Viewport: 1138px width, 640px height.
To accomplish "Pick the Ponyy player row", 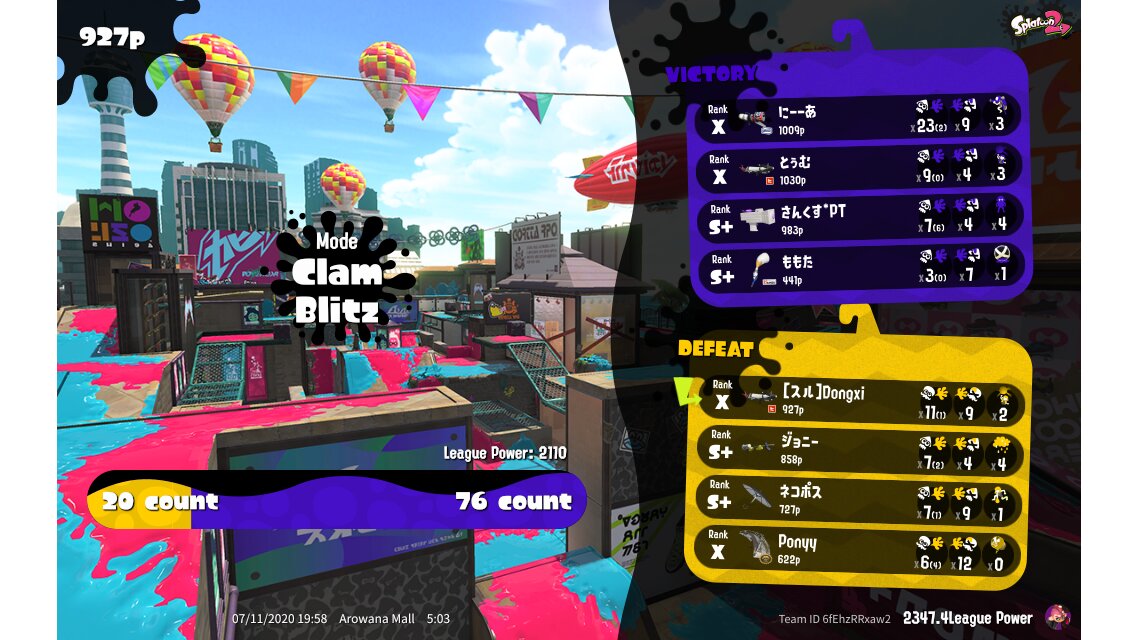I will pos(860,553).
